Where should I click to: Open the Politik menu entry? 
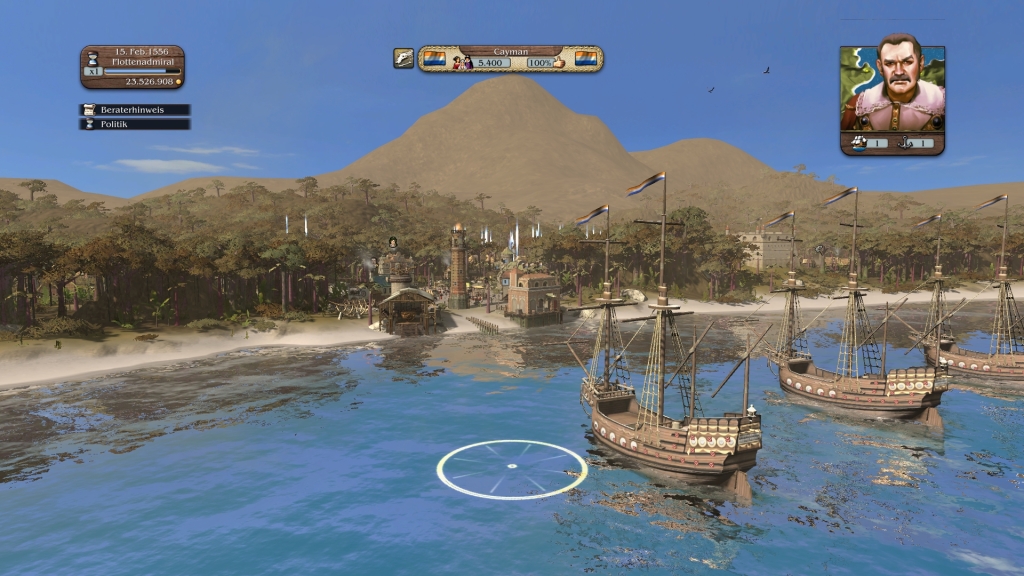pyautogui.click(x=134, y=124)
